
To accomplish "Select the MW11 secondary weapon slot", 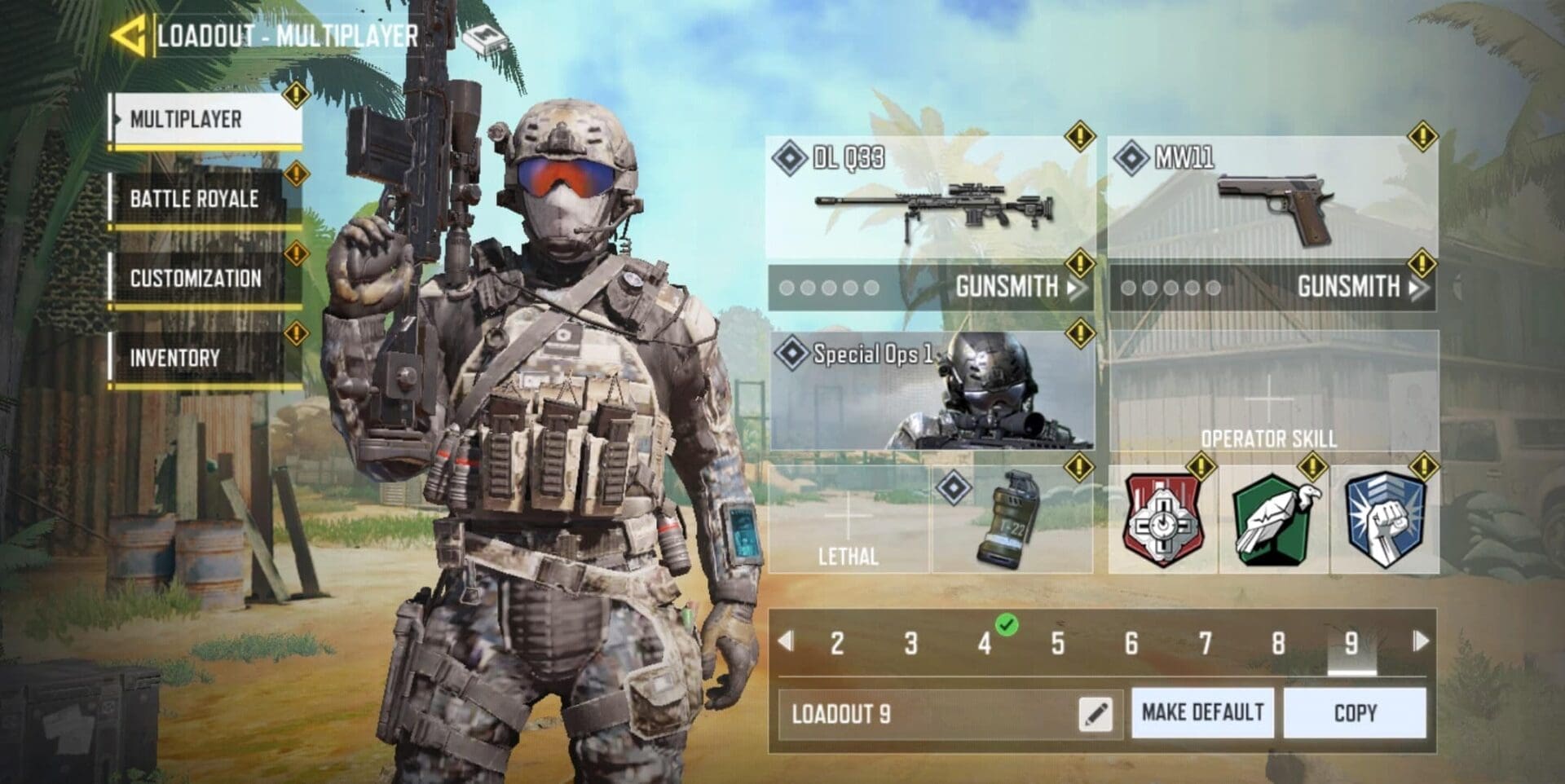I will pyautogui.click(x=1272, y=198).
